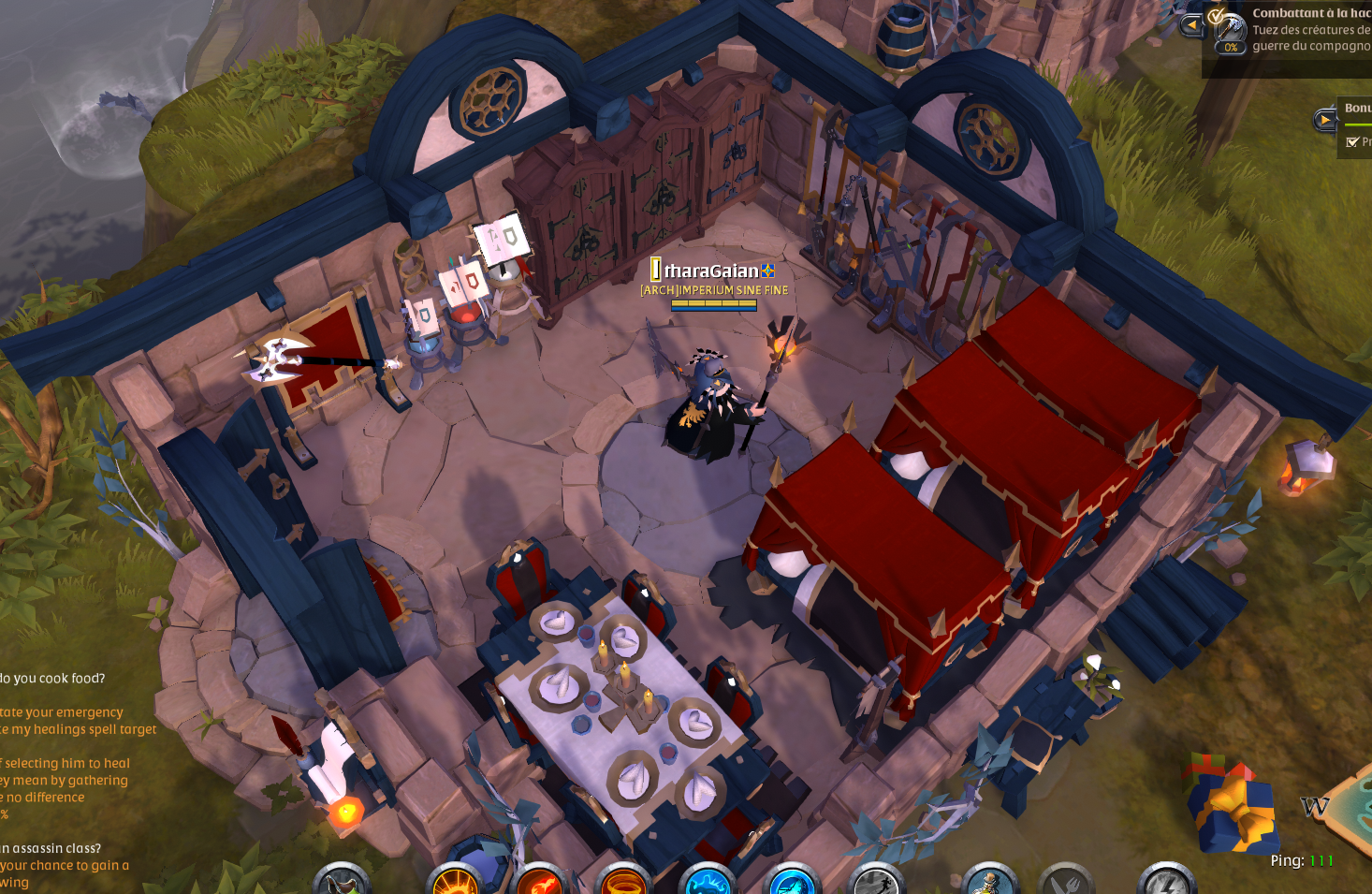Open the gift box rewards icon

coord(1233,803)
